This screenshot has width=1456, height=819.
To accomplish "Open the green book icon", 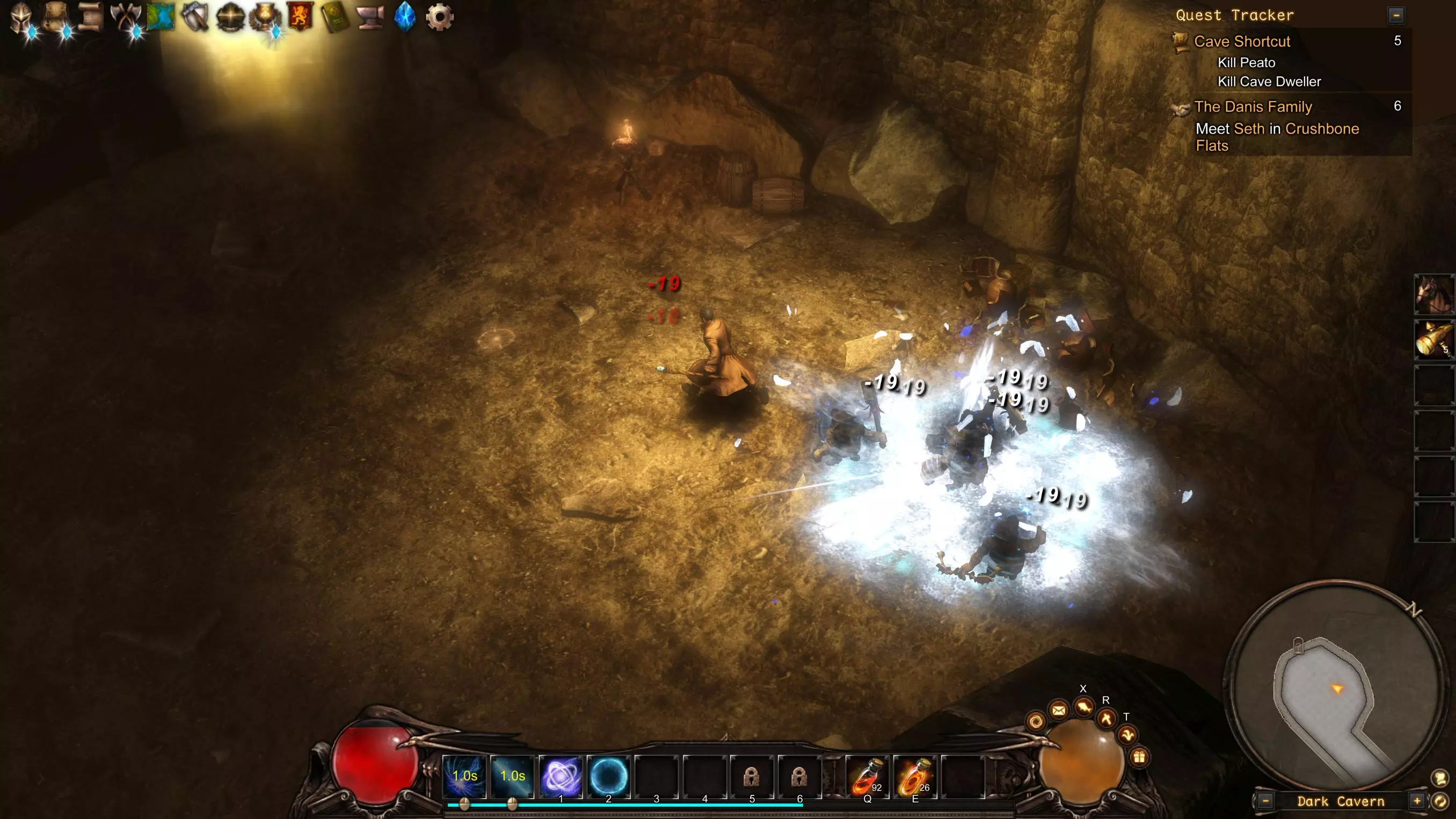I will click(334, 17).
